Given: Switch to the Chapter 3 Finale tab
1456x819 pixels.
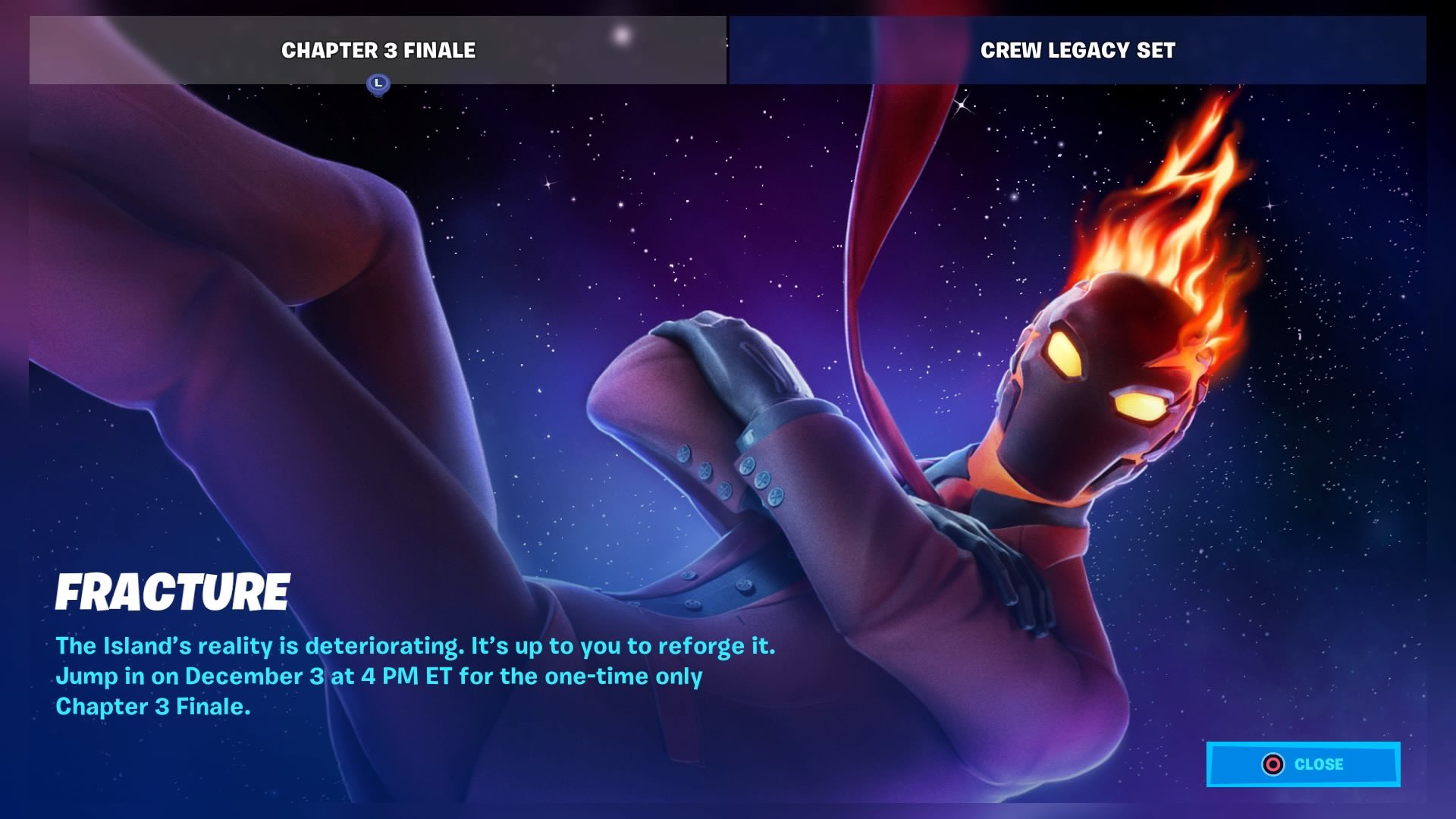Looking at the screenshot, I should tap(378, 50).
